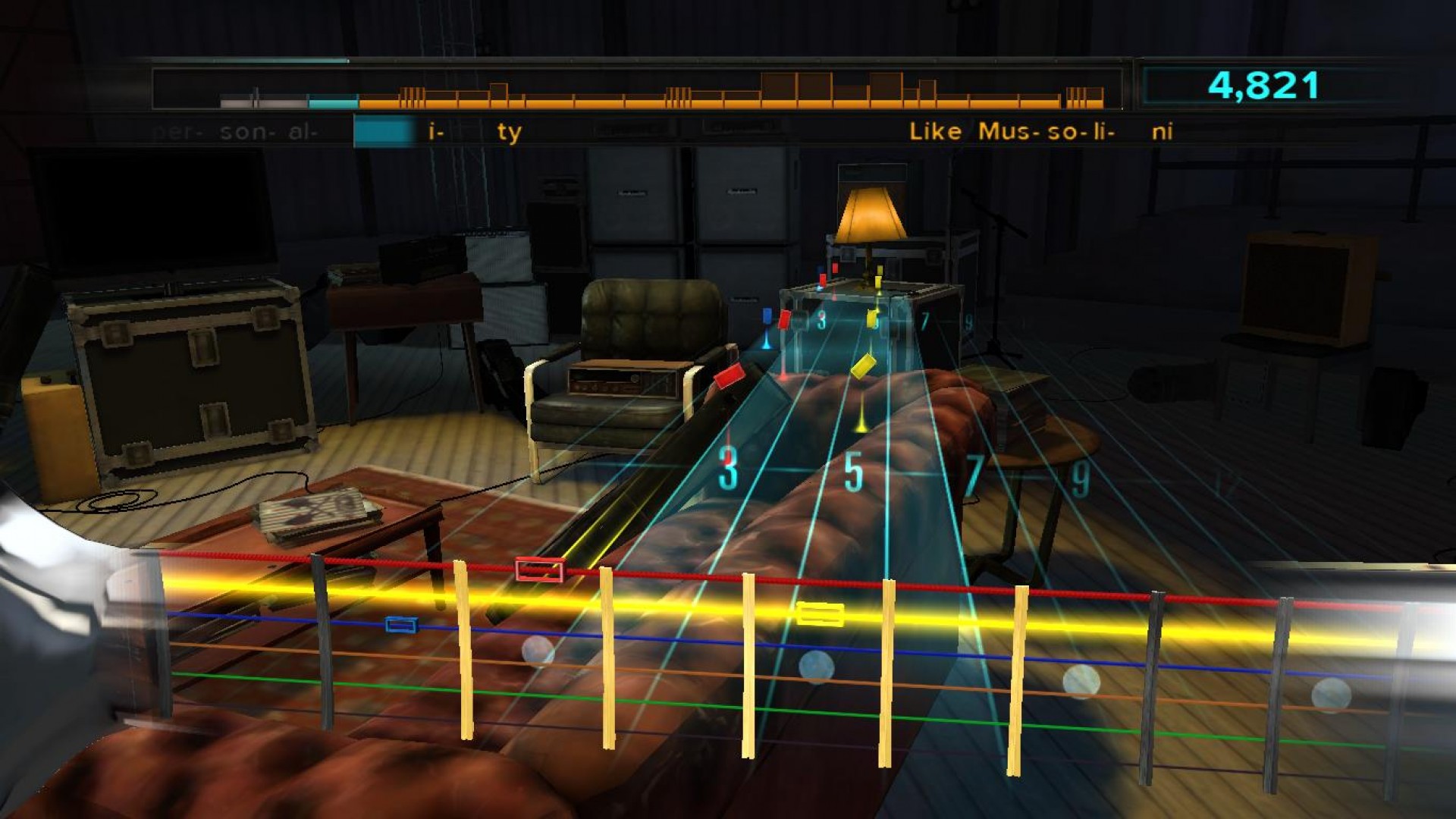
Task: Select the small red note near the amp rack
Action: coord(823,279)
